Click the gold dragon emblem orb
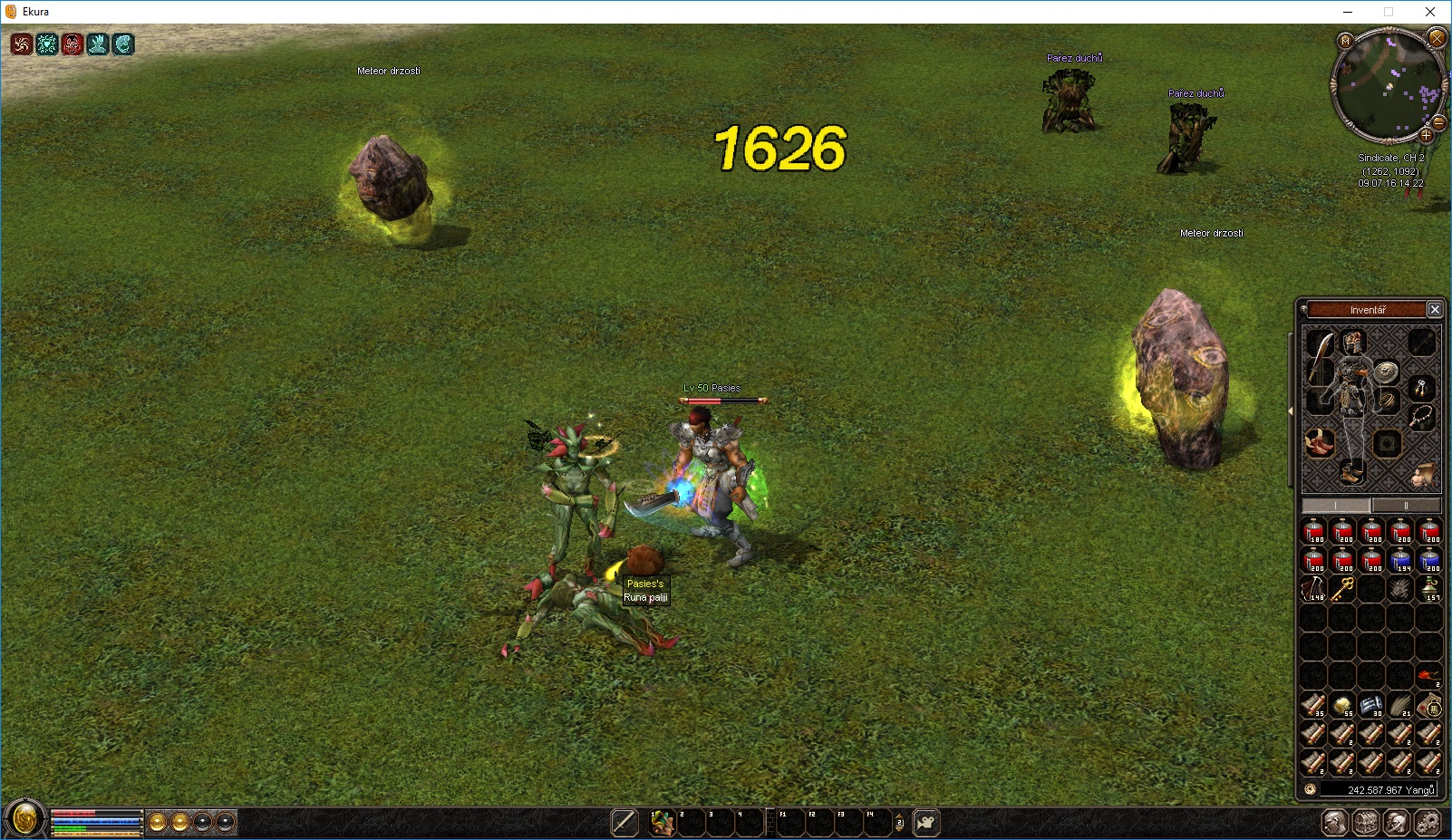This screenshot has height=840, width=1452. (x=24, y=819)
